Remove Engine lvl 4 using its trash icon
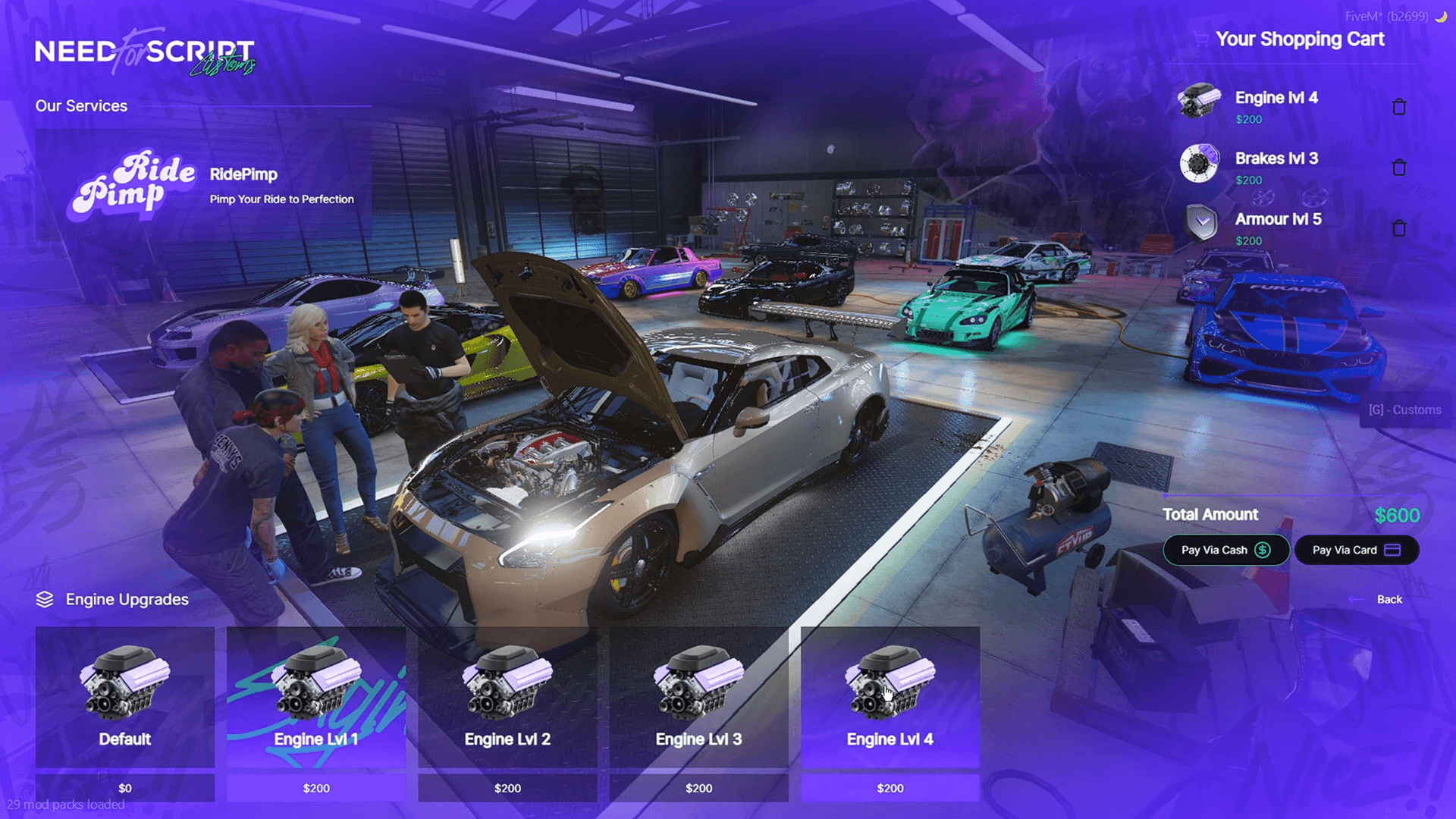Viewport: 1456px width, 819px height. coord(1399,106)
